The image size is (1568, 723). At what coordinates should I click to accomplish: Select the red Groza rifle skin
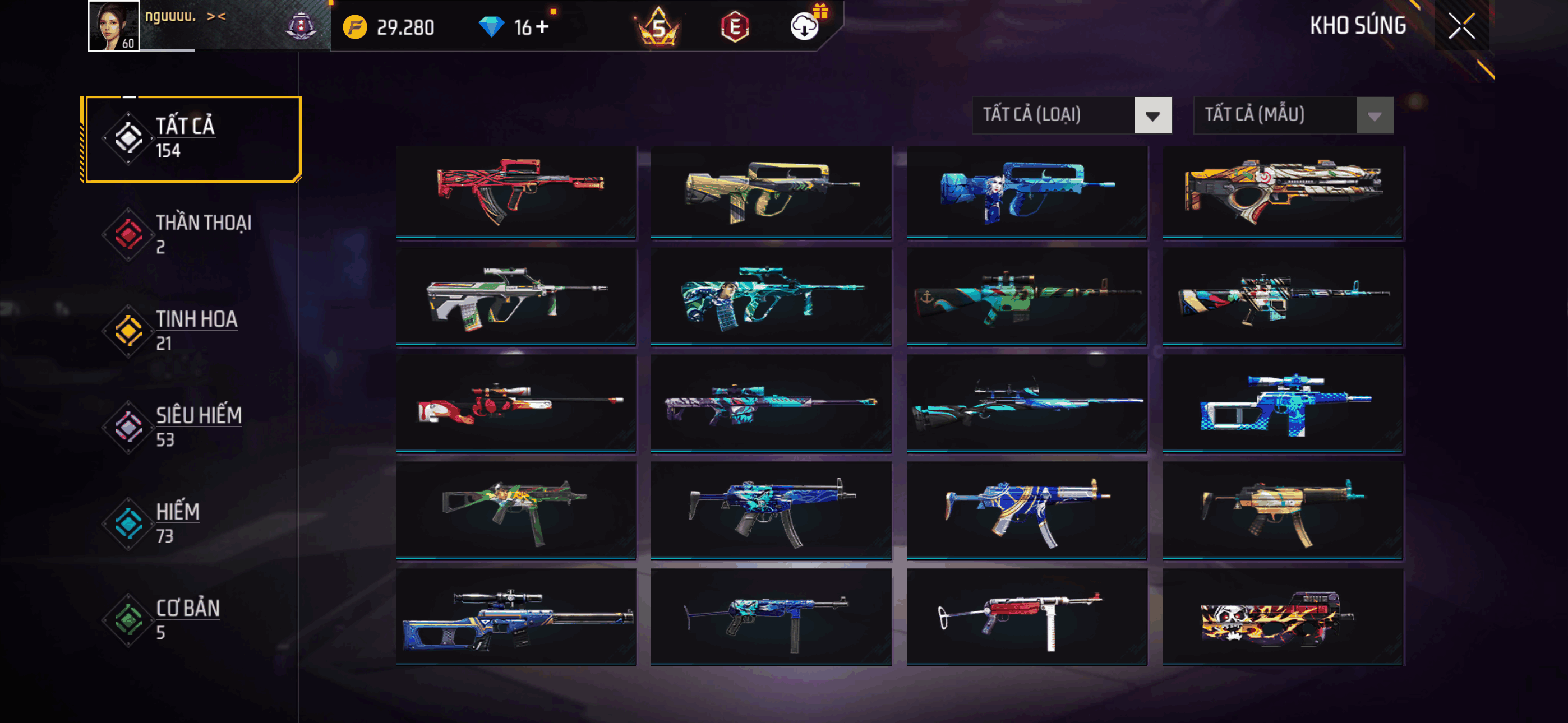515,191
